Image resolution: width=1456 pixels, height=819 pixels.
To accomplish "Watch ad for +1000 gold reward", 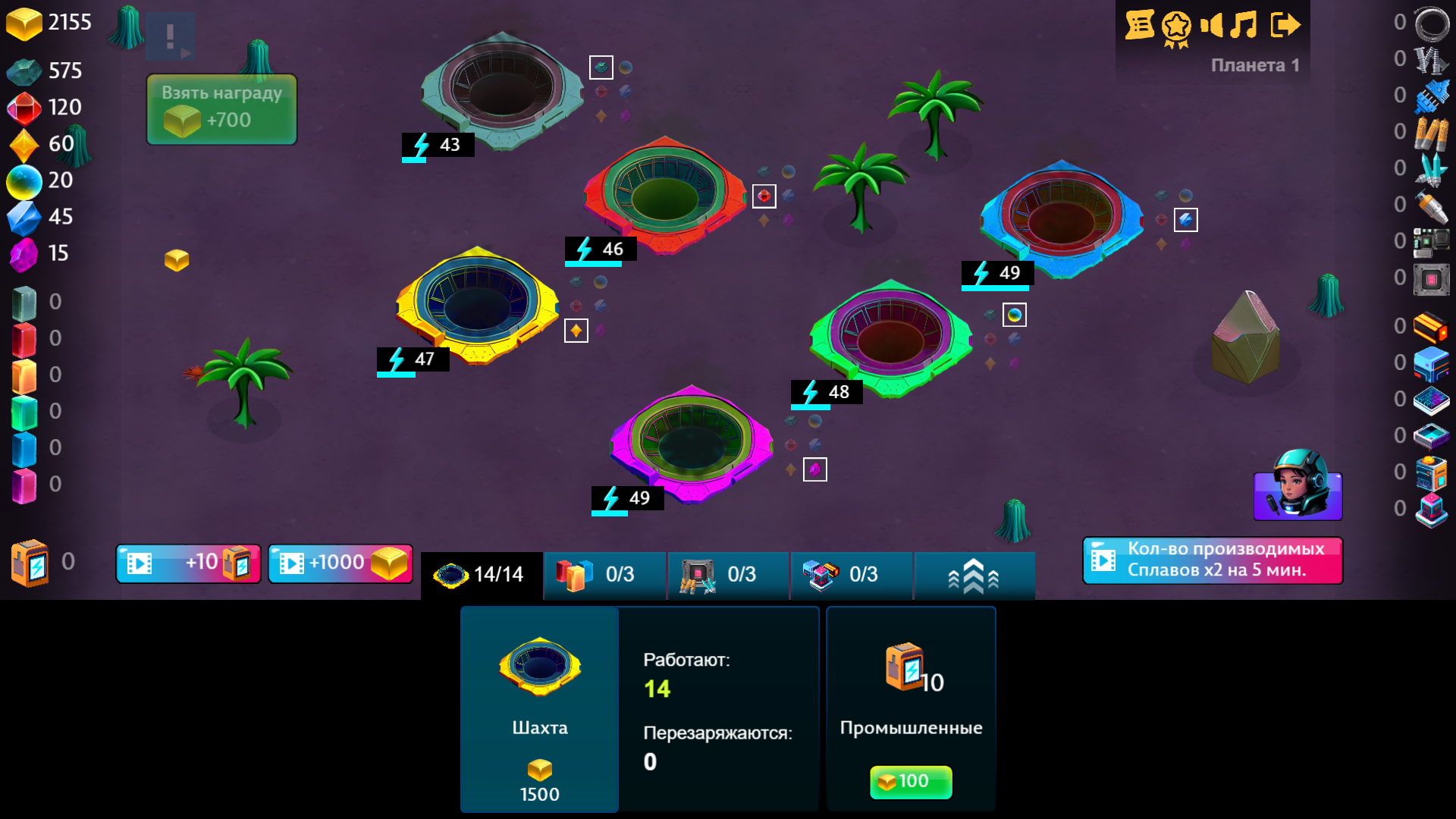I will (340, 563).
